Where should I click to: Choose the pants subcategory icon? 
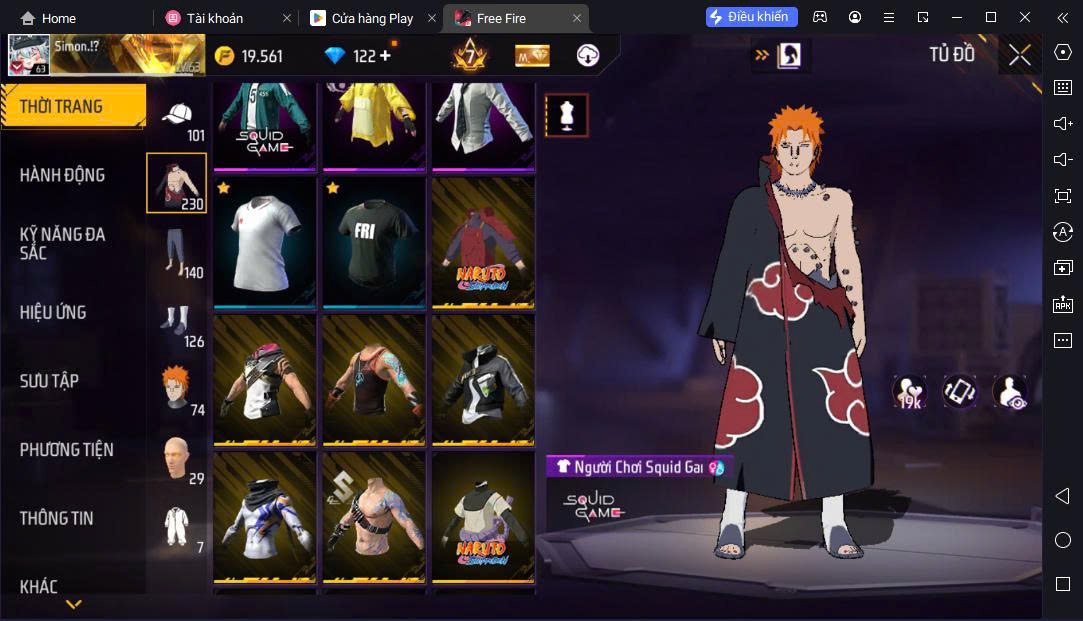pos(177,252)
